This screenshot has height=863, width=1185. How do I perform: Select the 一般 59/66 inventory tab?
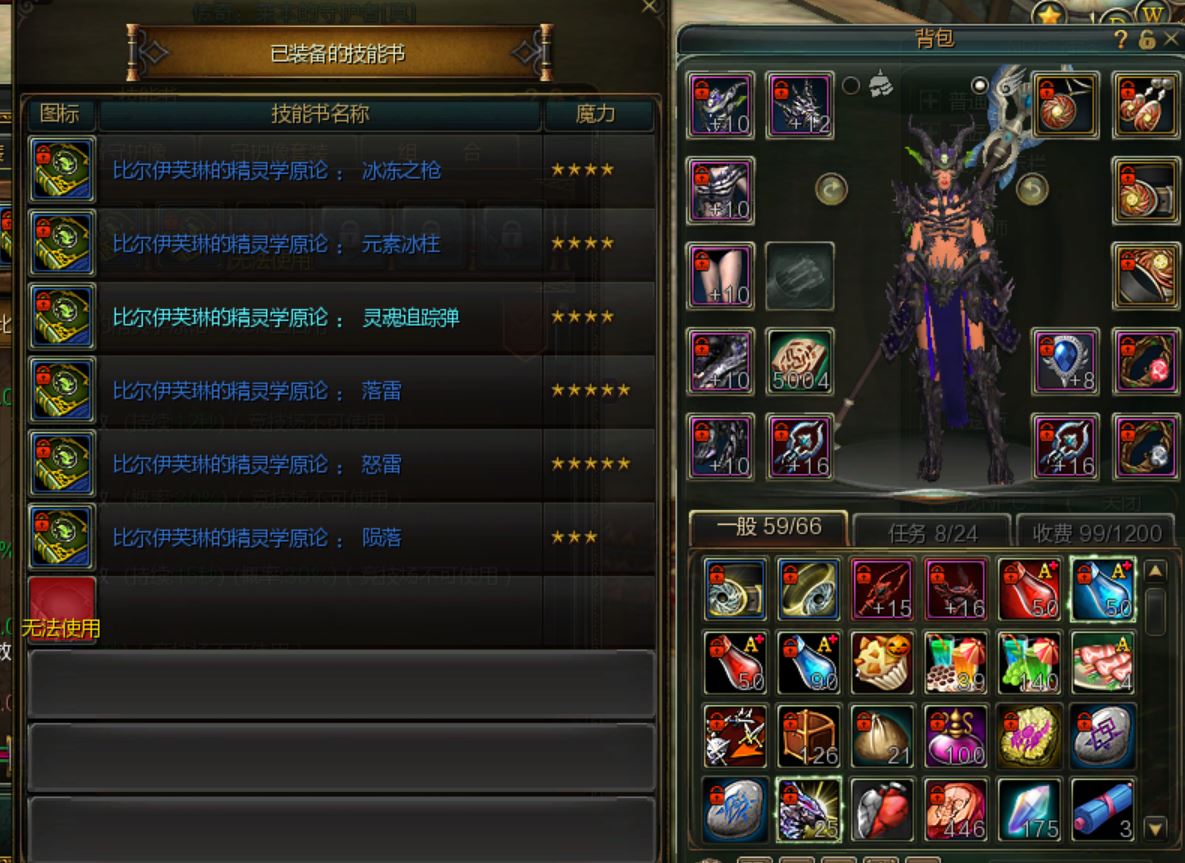click(769, 527)
